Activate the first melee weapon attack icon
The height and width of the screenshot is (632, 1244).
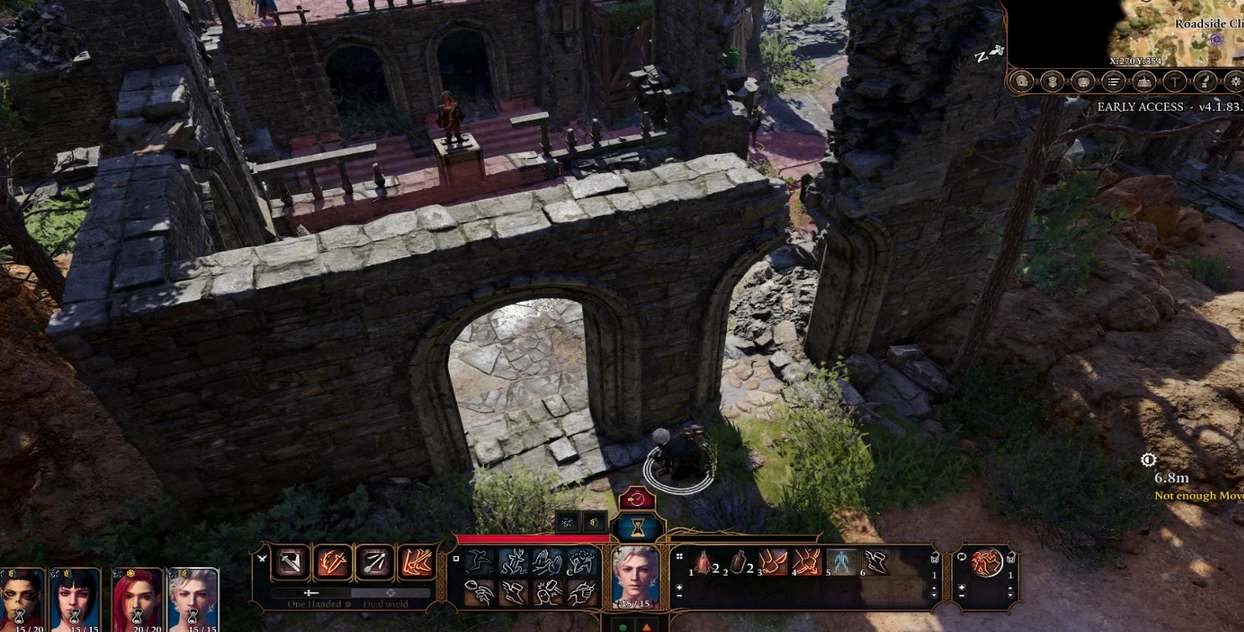pos(292,563)
